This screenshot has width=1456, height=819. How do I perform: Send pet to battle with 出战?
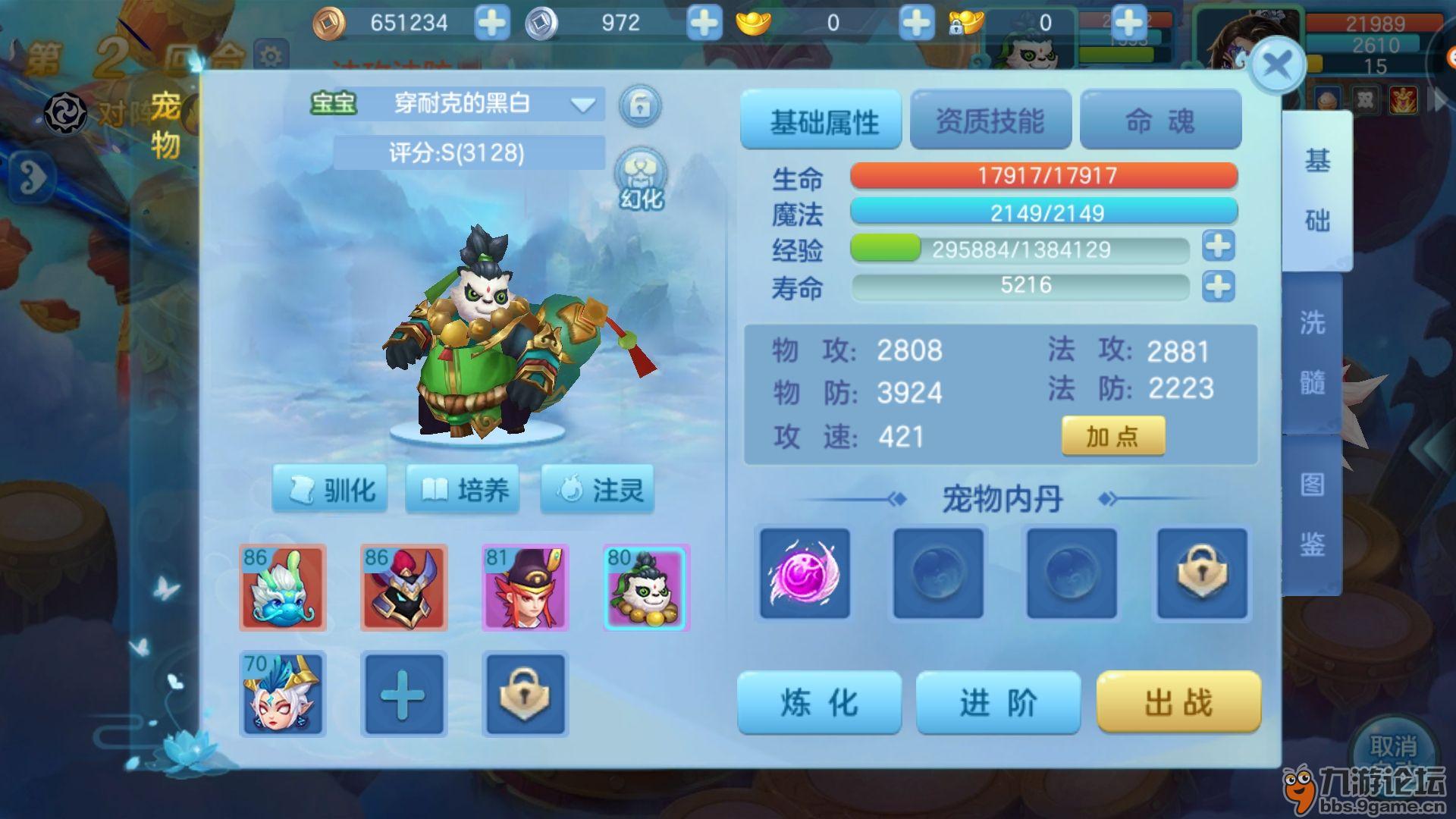click(x=1178, y=703)
